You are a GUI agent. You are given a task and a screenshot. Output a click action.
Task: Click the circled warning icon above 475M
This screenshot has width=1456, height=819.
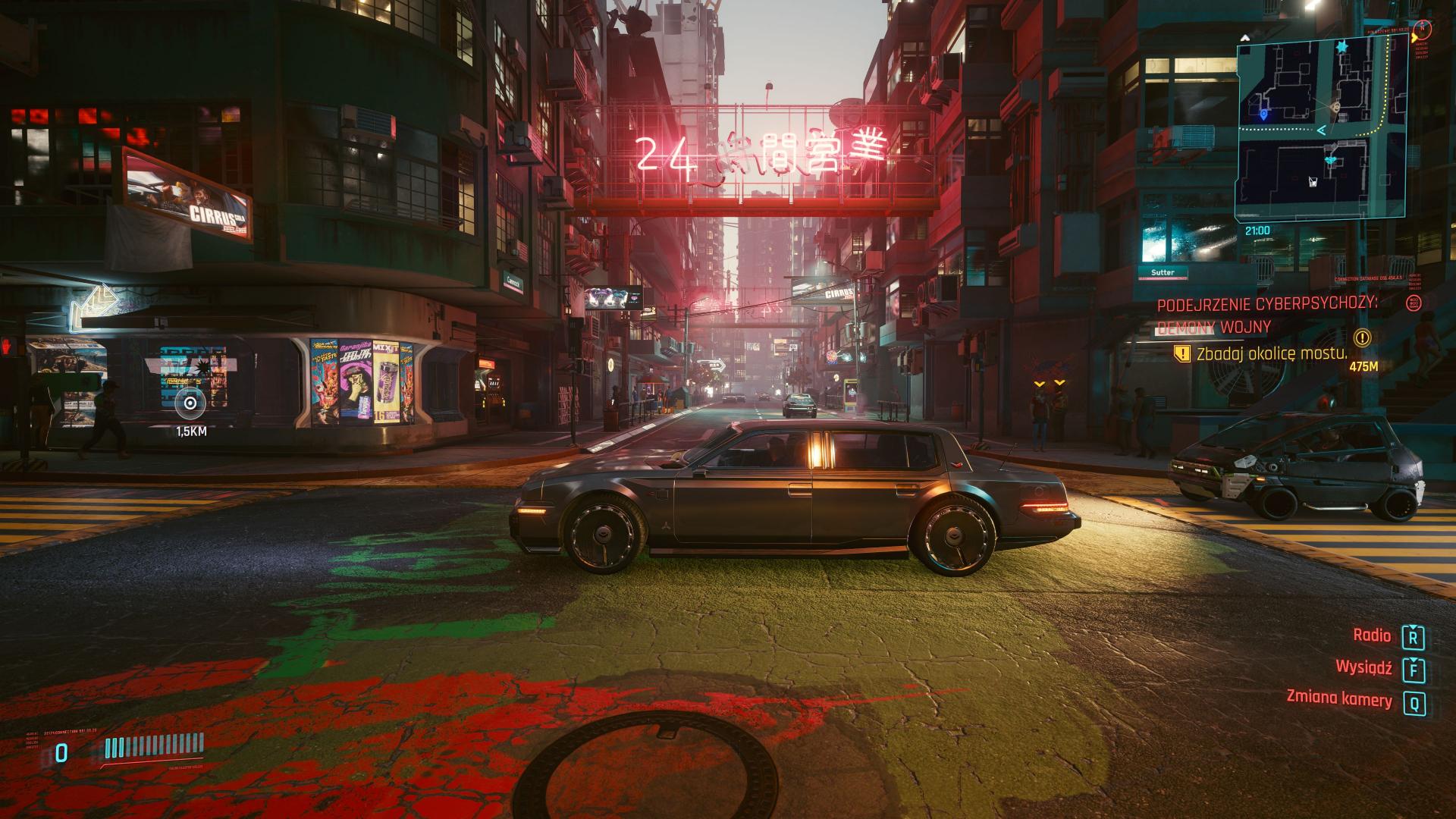tap(1361, 339)
